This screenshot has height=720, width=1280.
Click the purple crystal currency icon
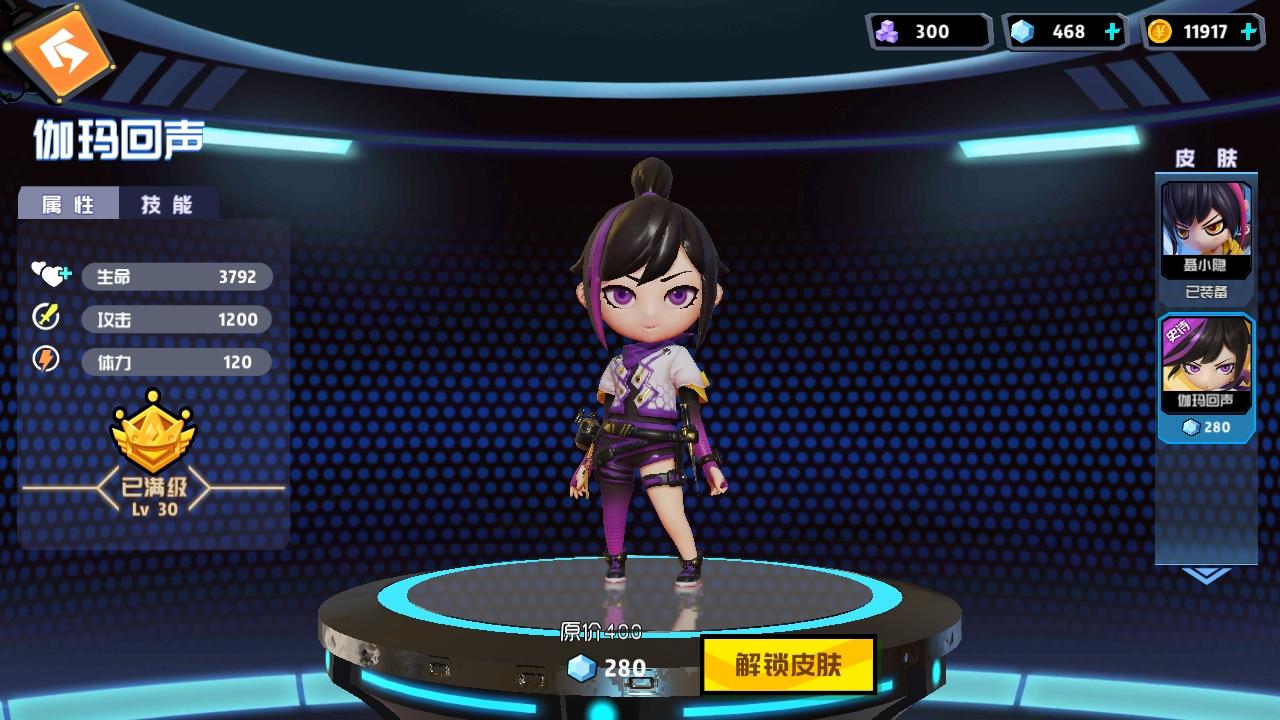(888, 31)
